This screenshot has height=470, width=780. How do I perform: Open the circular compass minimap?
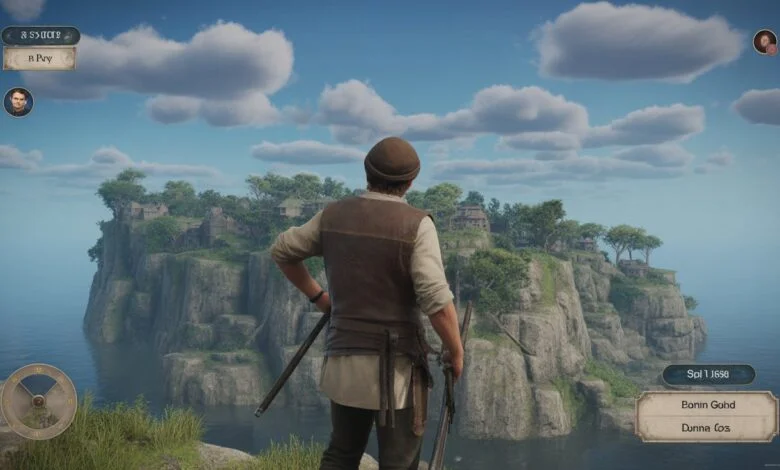tap(39, 401)
